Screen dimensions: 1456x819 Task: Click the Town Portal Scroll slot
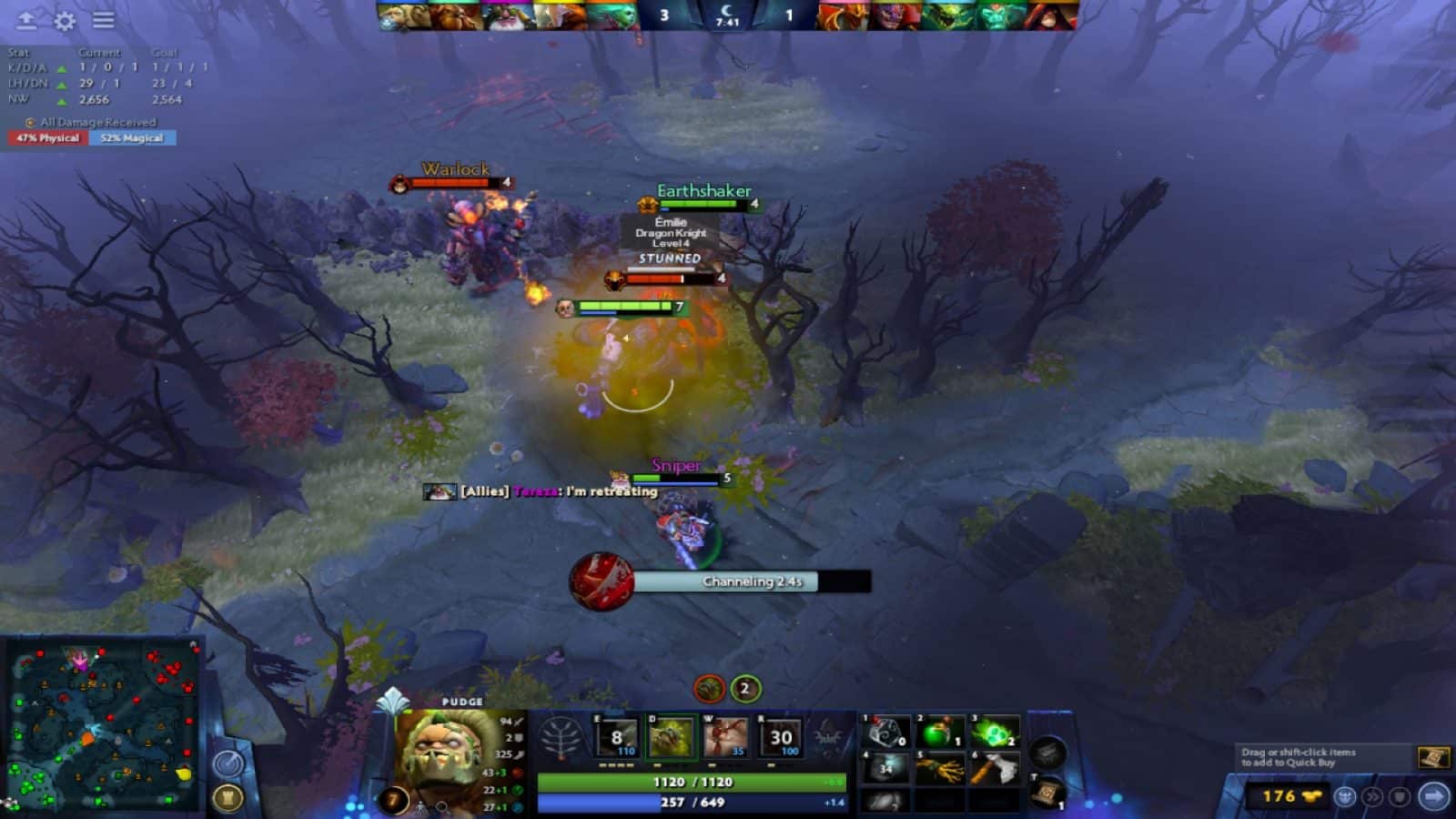(1046, 792)
